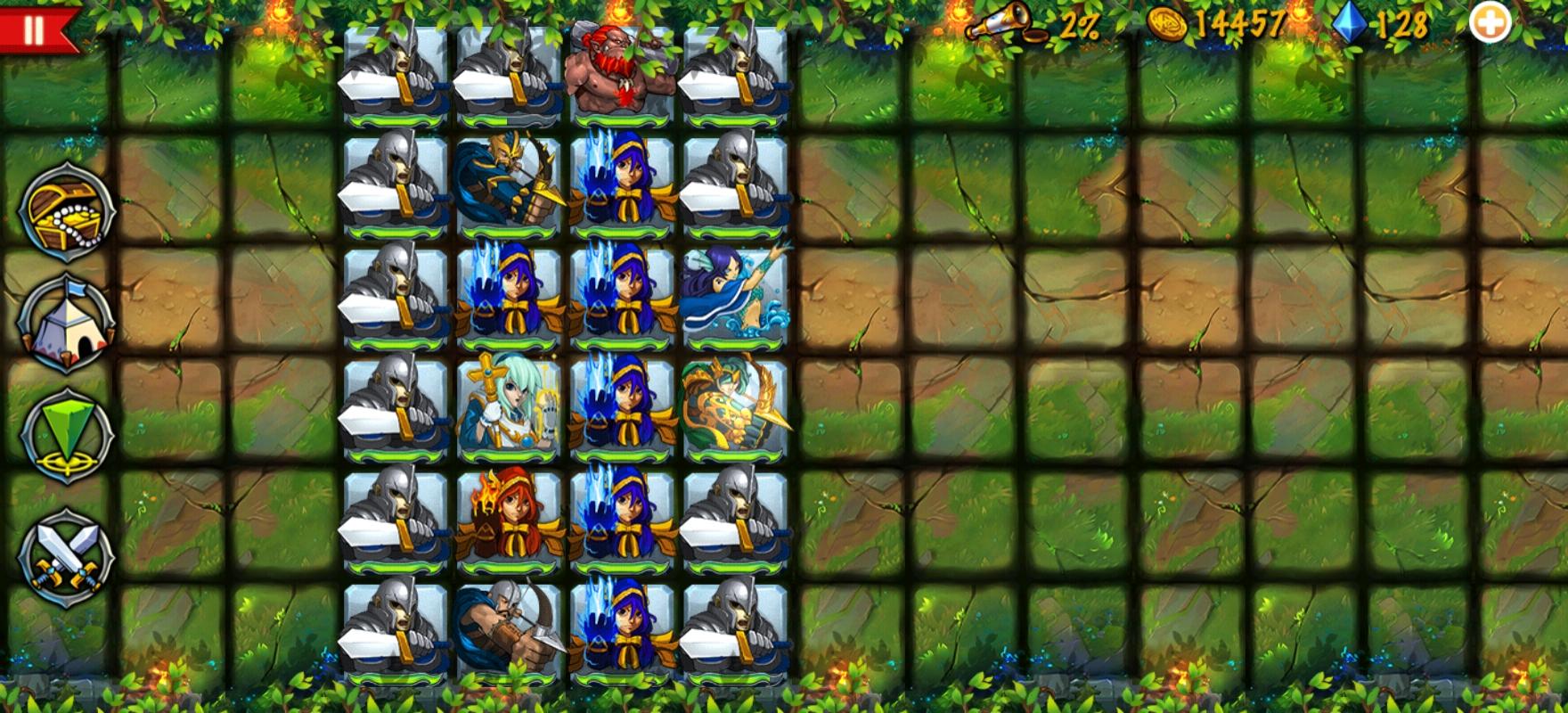The image size is (1568, 713).
Task: Tap the blue diamond currency icon
Action: 1348,25
